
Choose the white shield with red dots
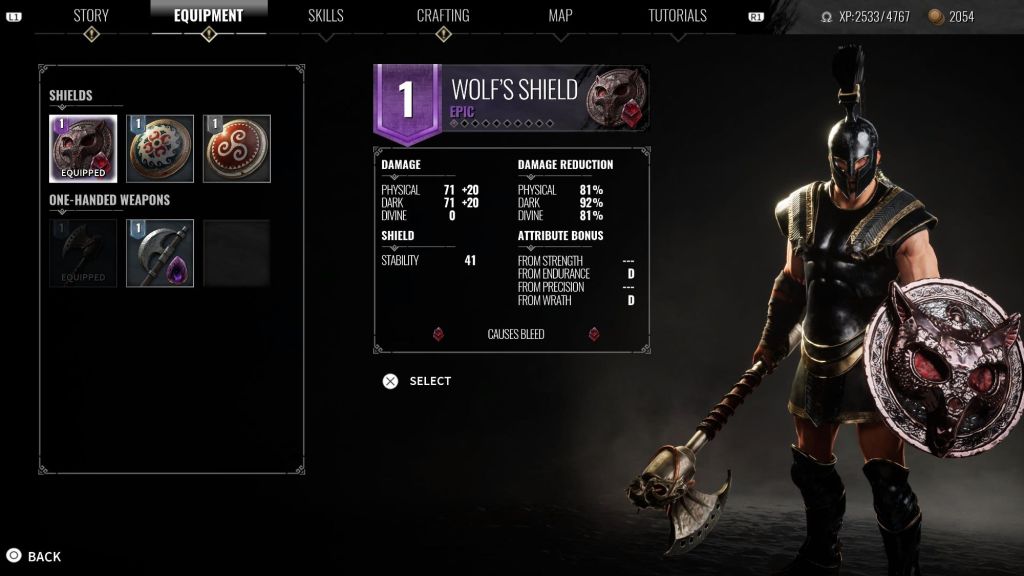160,149
